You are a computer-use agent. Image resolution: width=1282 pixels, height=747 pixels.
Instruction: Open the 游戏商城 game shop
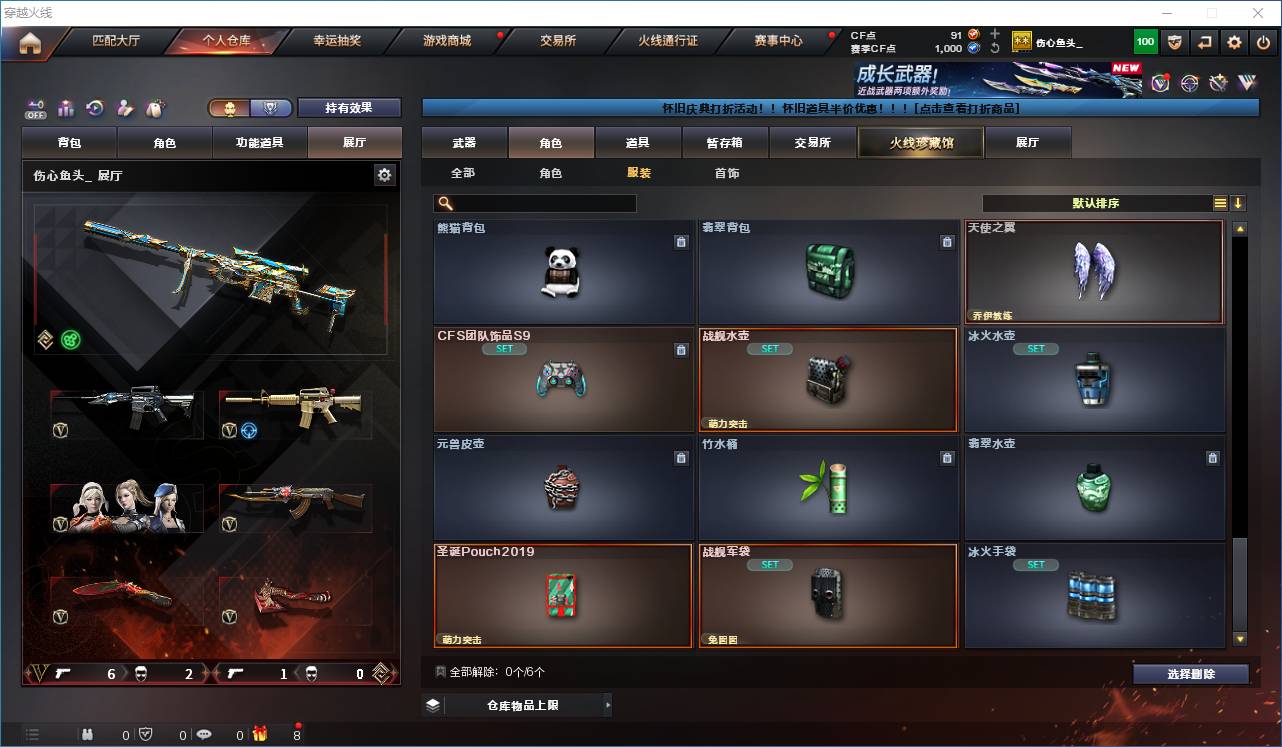coord(446,41)
